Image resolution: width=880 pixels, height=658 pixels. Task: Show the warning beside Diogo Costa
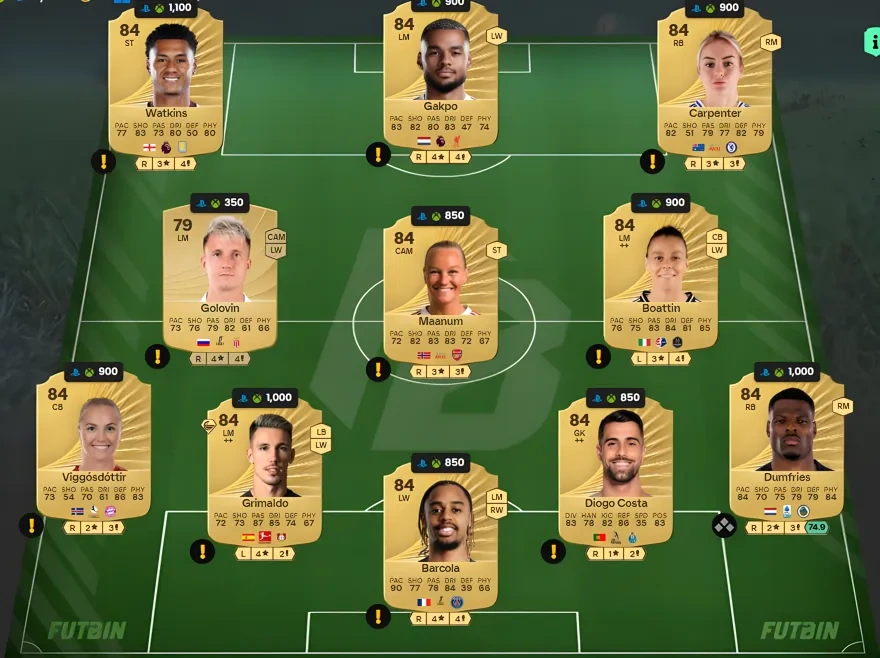click(x=553, y=551)
